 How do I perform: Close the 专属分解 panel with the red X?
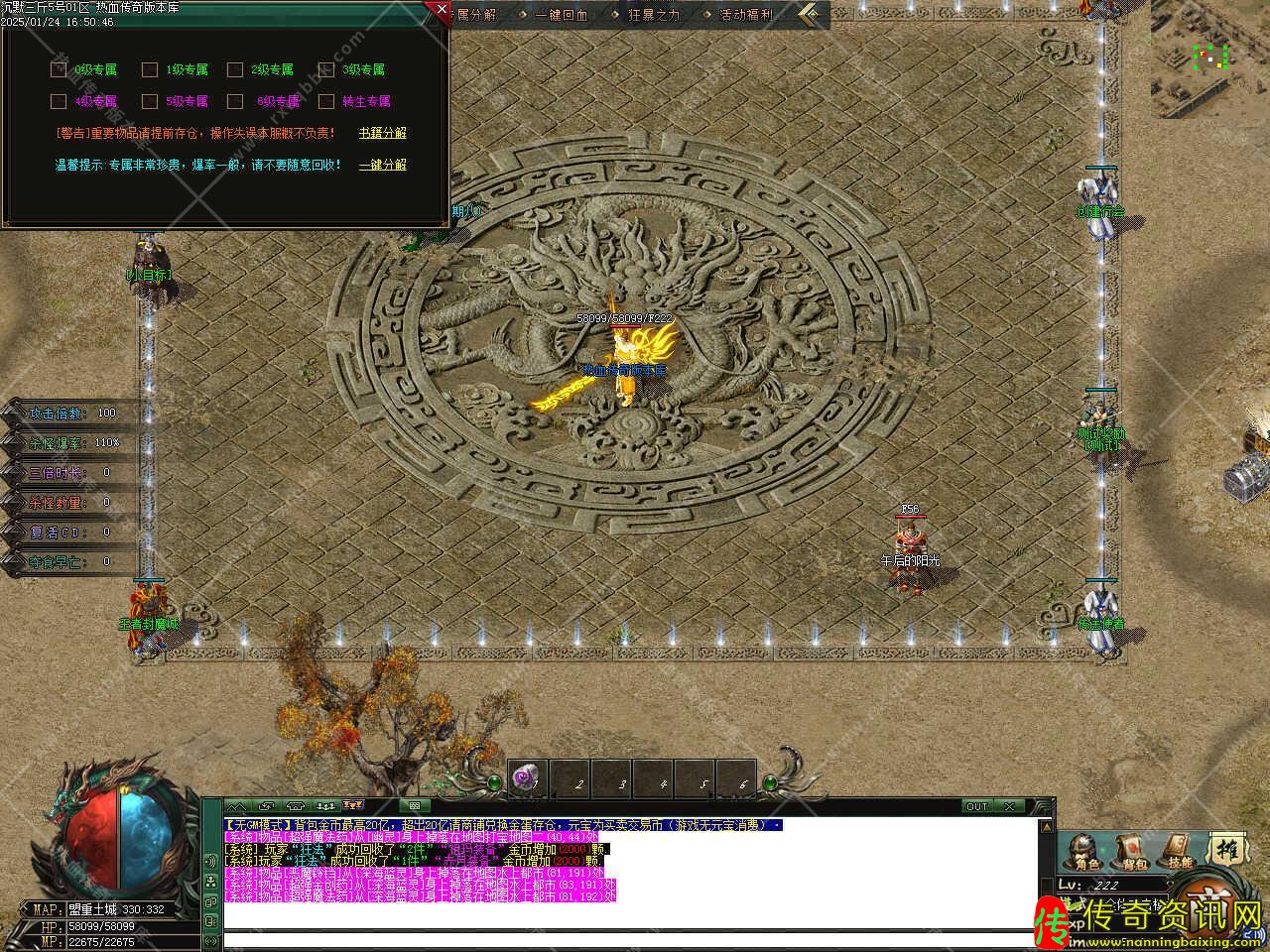pos(441,9)
